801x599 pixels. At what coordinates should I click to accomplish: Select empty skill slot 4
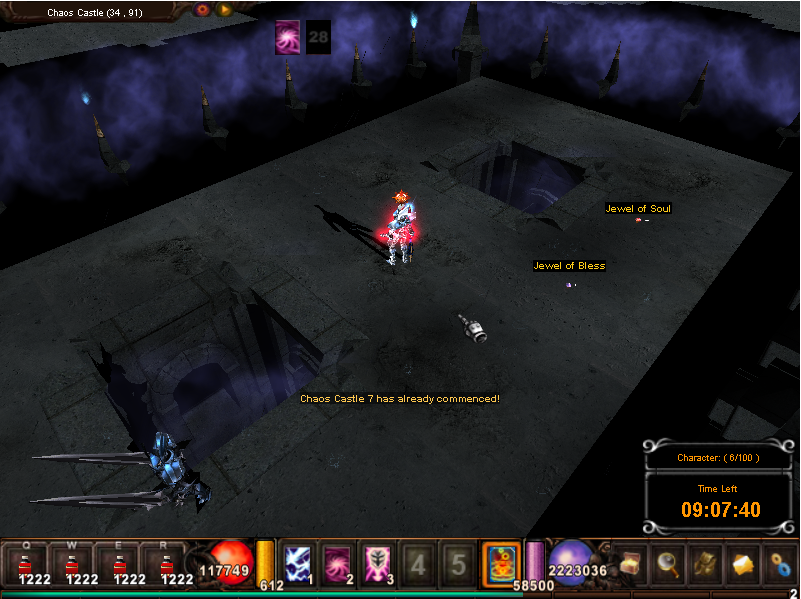(418, 564)
